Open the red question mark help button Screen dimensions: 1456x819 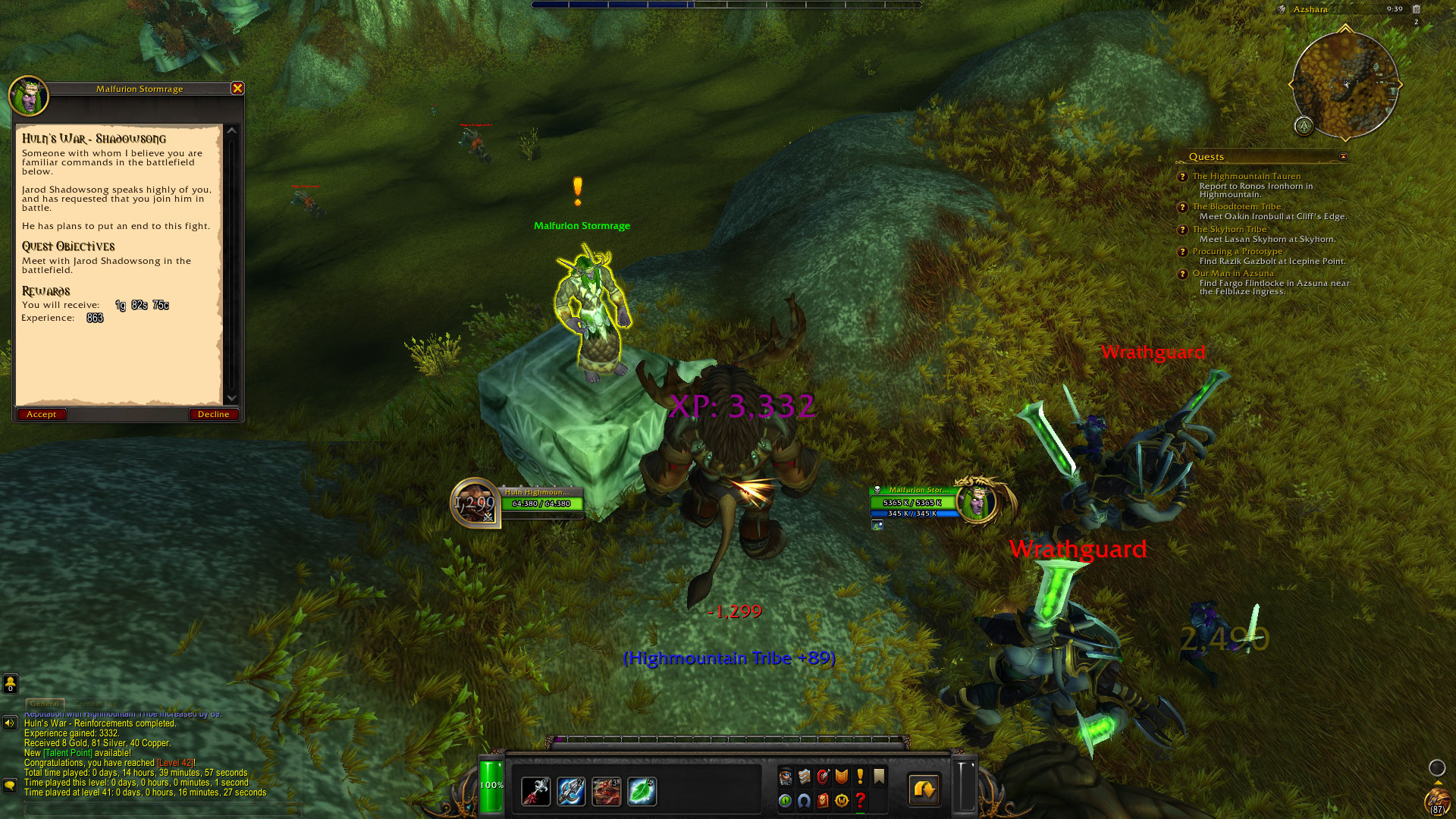[x=860, y=800]
